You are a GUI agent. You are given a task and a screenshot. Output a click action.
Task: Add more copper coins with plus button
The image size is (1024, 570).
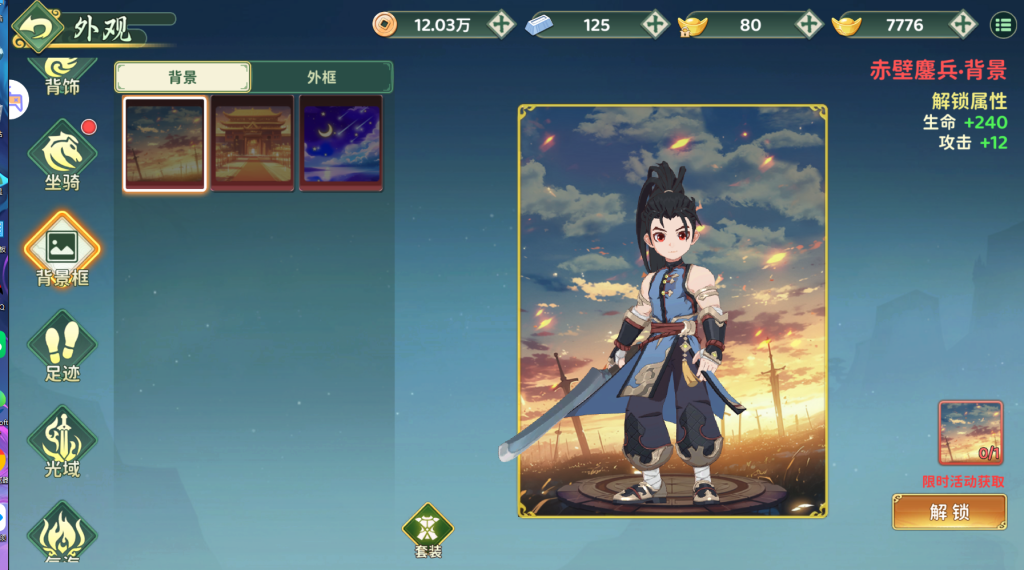502,24
